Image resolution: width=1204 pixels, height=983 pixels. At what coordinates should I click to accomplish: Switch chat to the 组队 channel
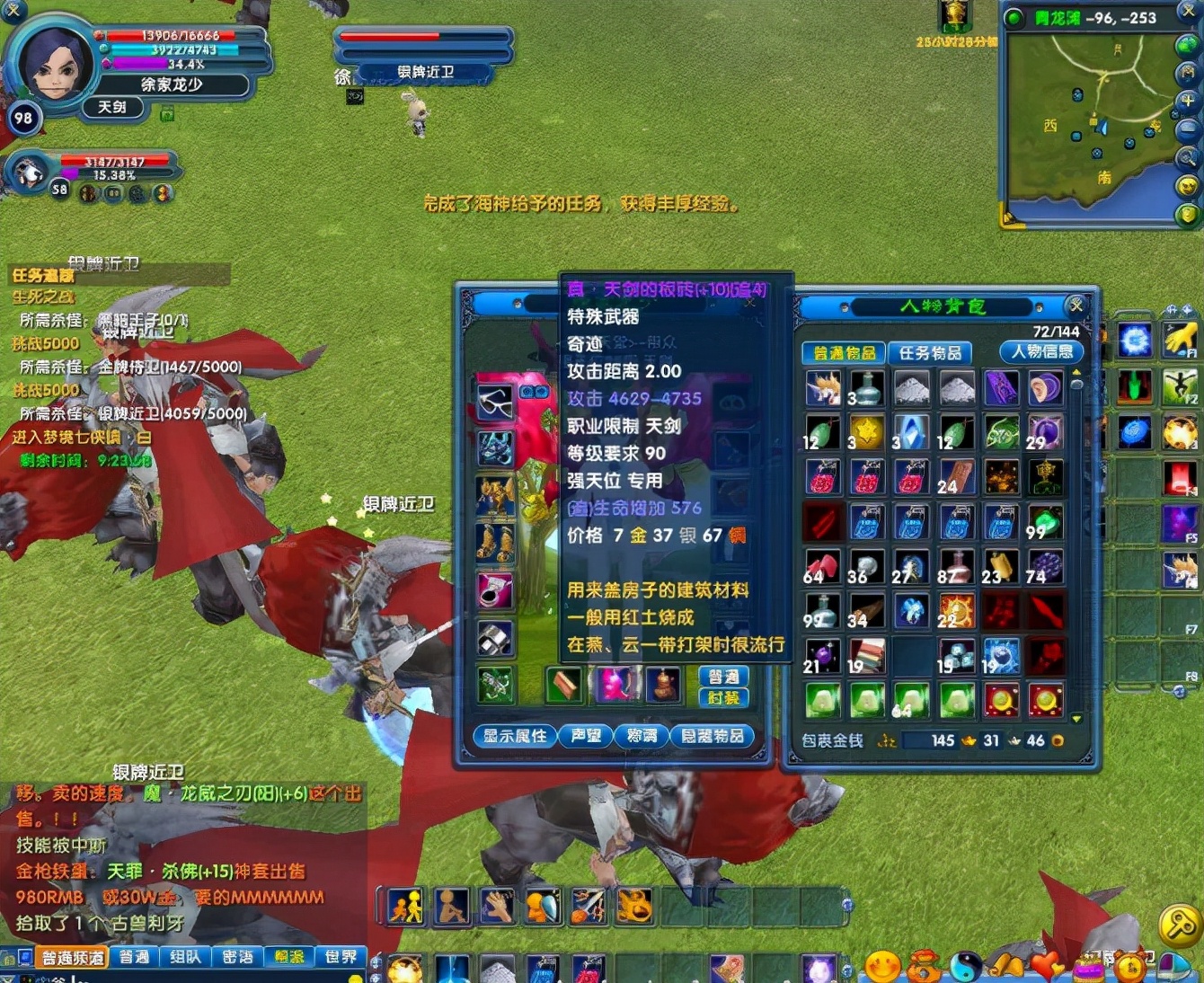[x=185, y=957]
